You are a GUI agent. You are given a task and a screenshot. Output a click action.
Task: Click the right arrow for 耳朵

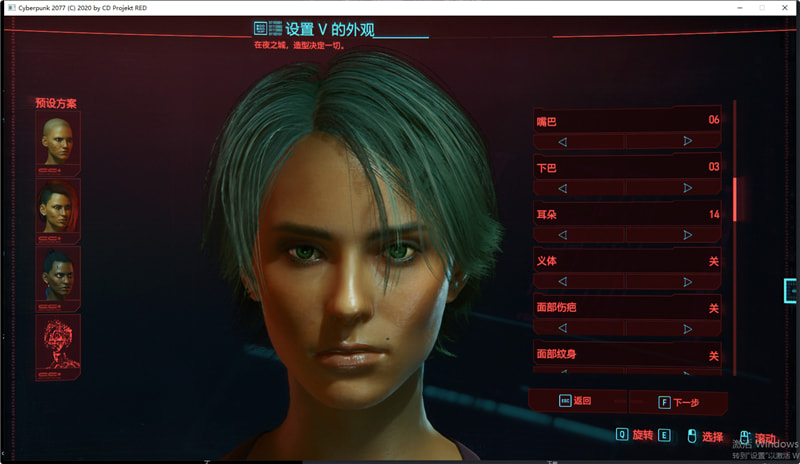pos(687,235)
